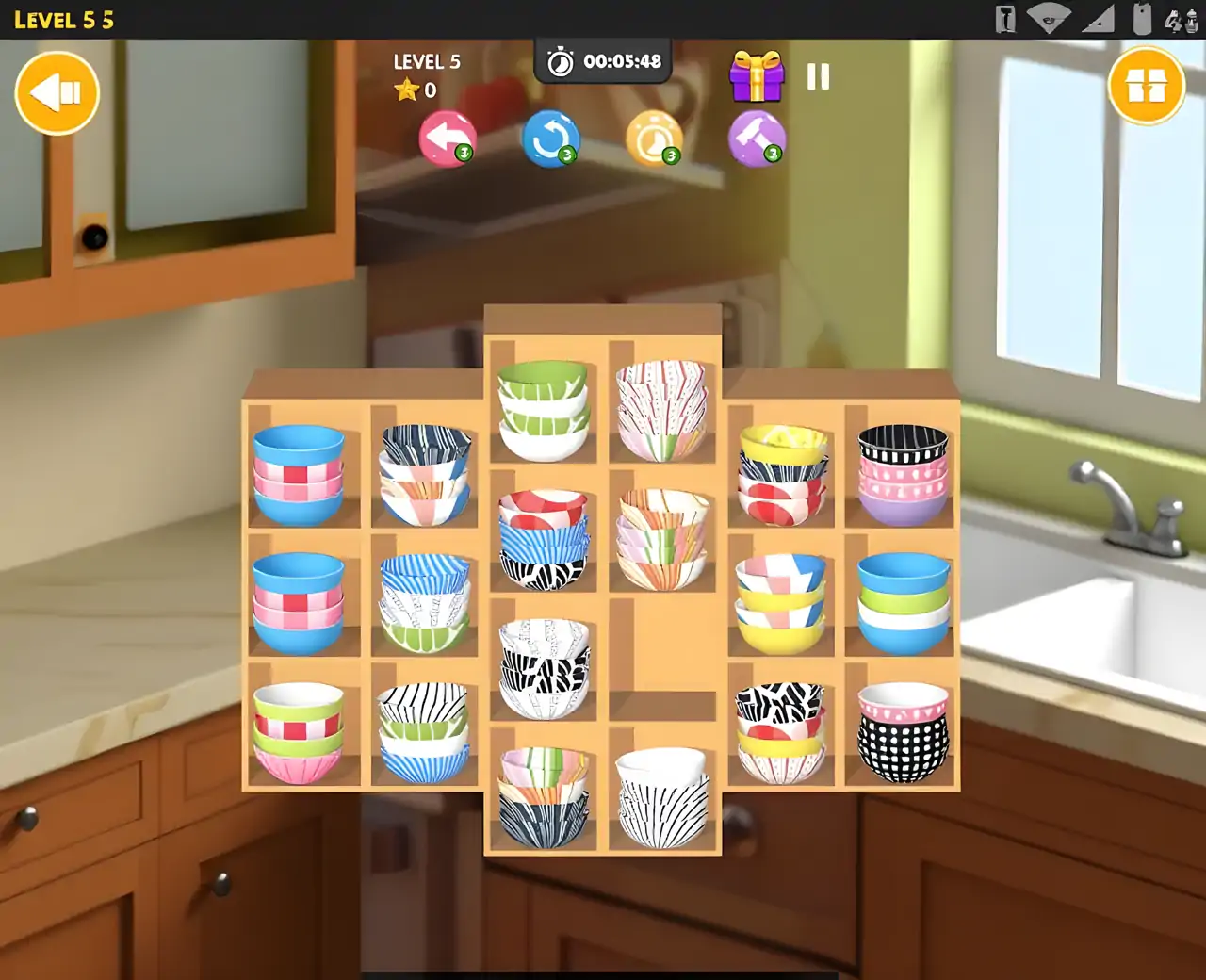Pick the stack topped by black-striped bowl over pink polka dots
1206x980 pixels.
pyautogui.click(x=903, y=474)
